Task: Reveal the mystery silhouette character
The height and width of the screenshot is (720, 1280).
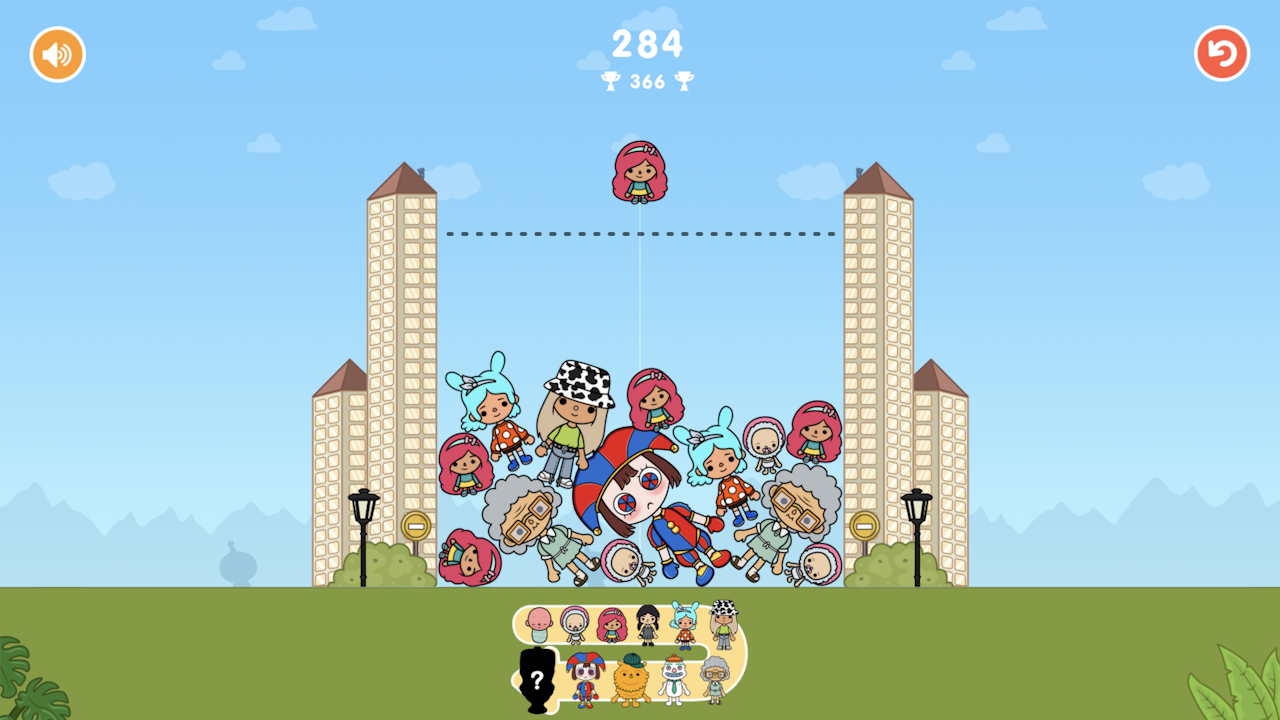Action: pyautogui.click(x=536, y=678)
